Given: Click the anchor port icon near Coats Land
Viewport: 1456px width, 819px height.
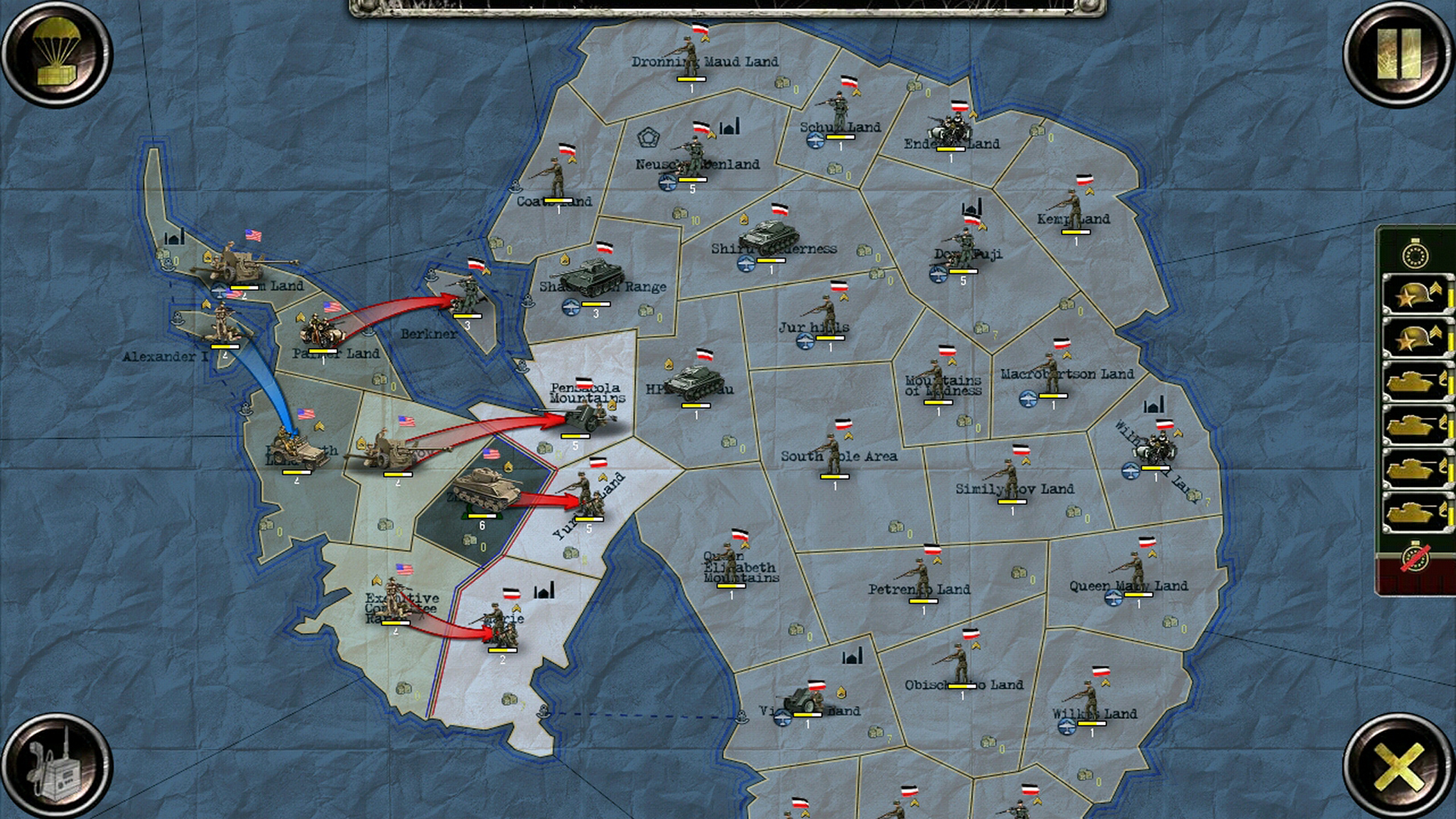Looking at the screenshot, I should point(515,187).
